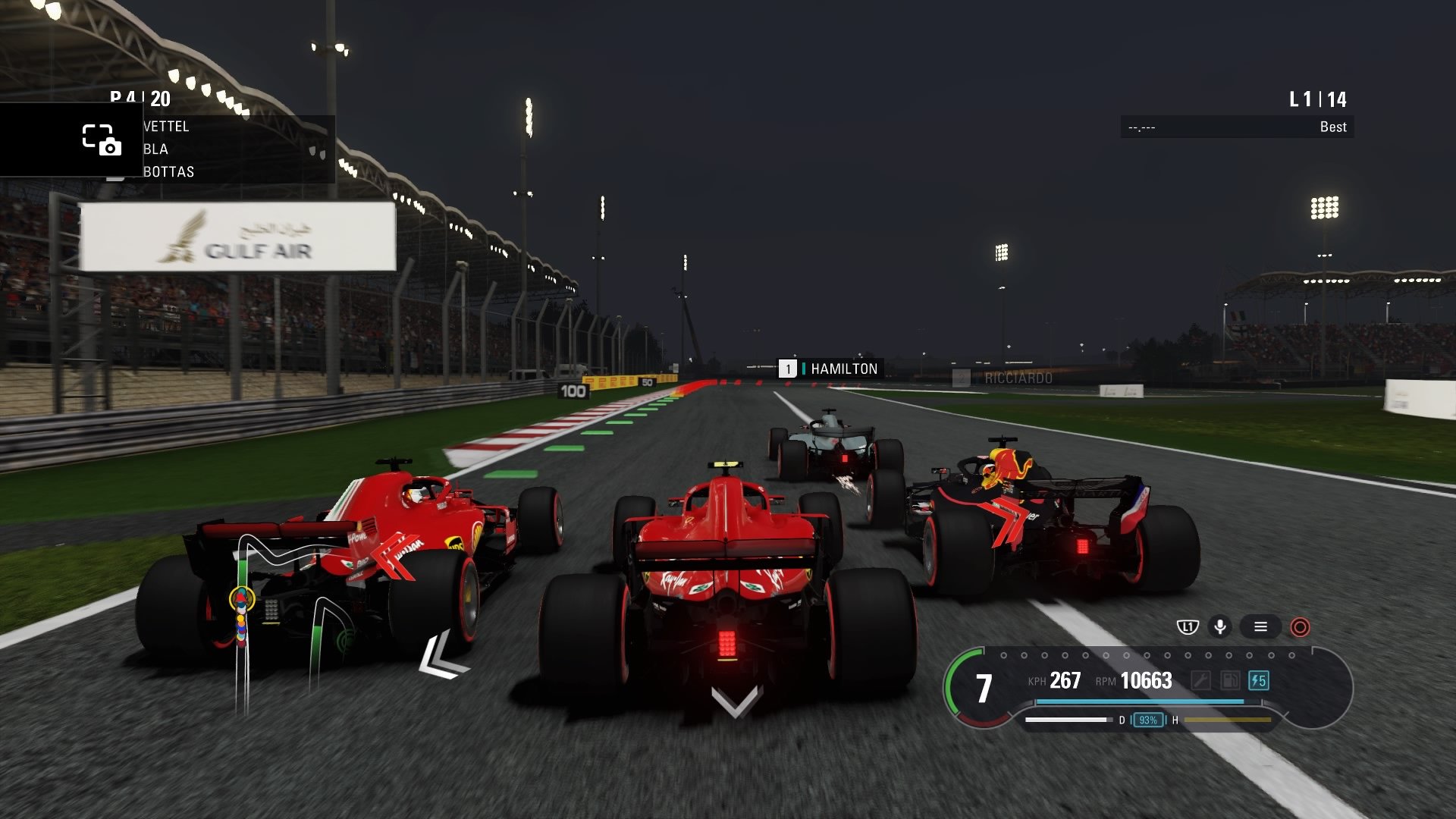The image size is (1456, 819).
Task: Open the hamburger menu icon near the HUD
Action: click(1260, 627)
